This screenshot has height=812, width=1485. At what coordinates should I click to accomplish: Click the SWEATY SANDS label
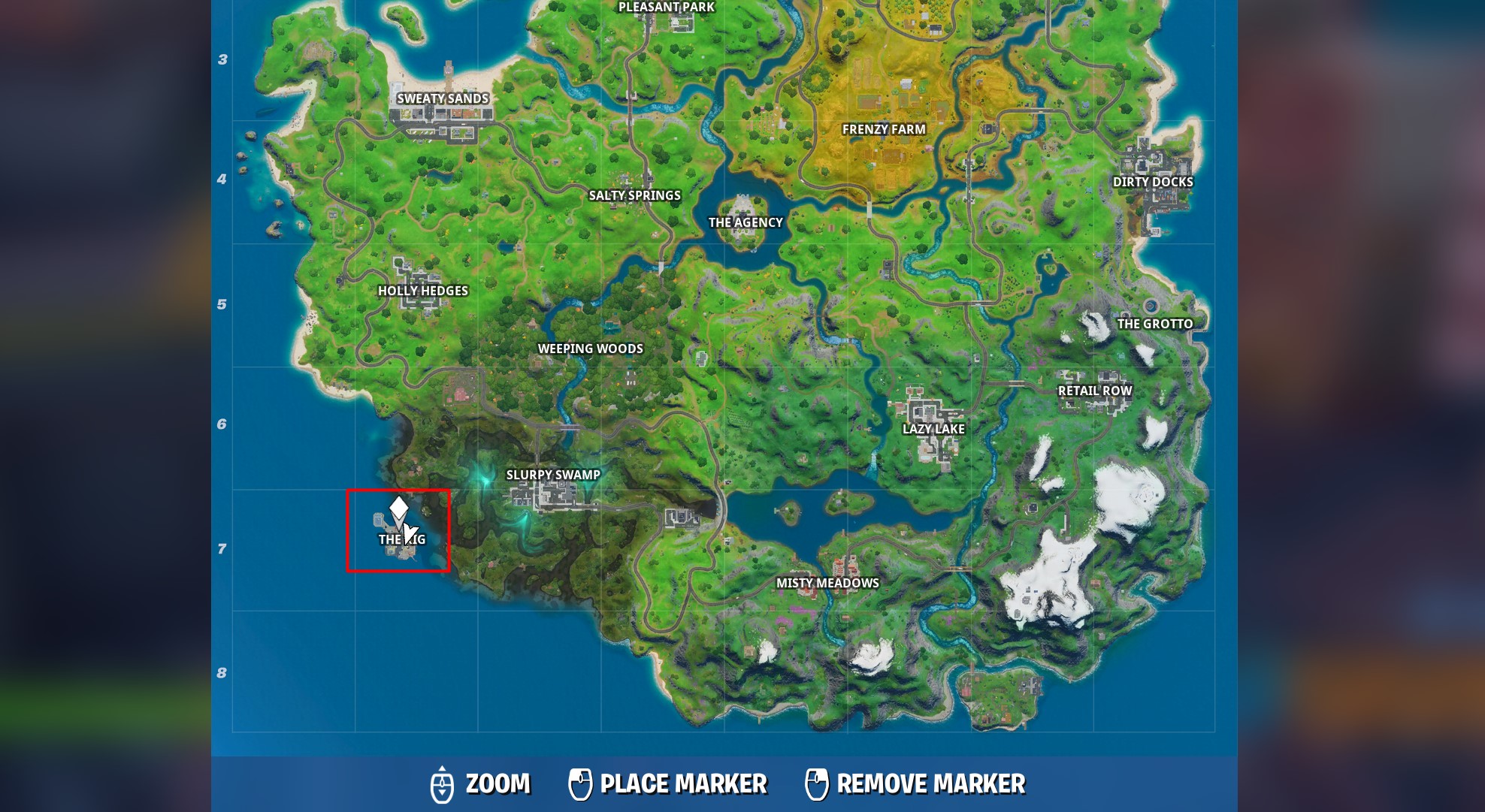pyautogui.click(x=442, y=98)
